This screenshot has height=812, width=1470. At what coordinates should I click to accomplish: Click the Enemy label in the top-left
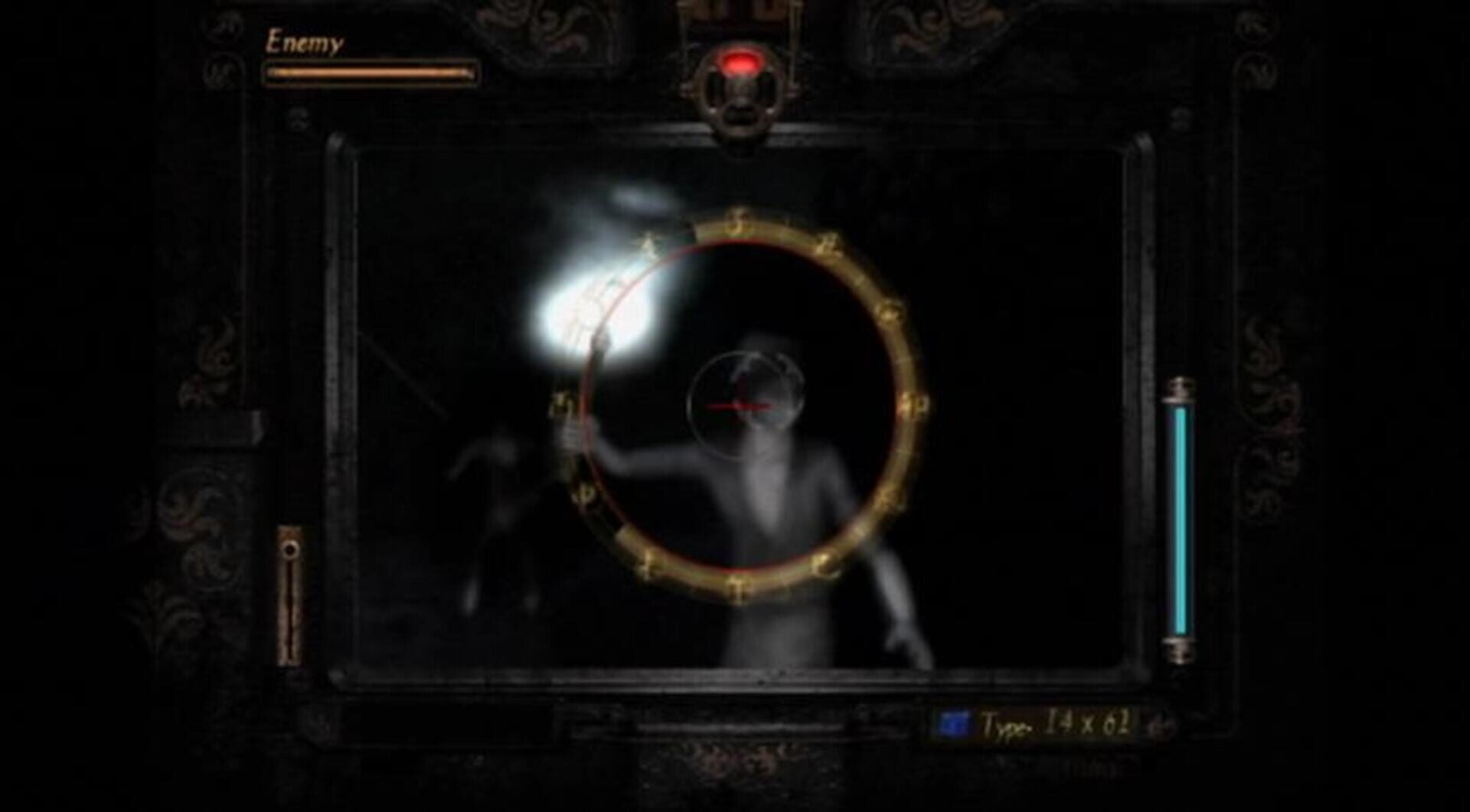pyautogui.click(x=305, y=42)
